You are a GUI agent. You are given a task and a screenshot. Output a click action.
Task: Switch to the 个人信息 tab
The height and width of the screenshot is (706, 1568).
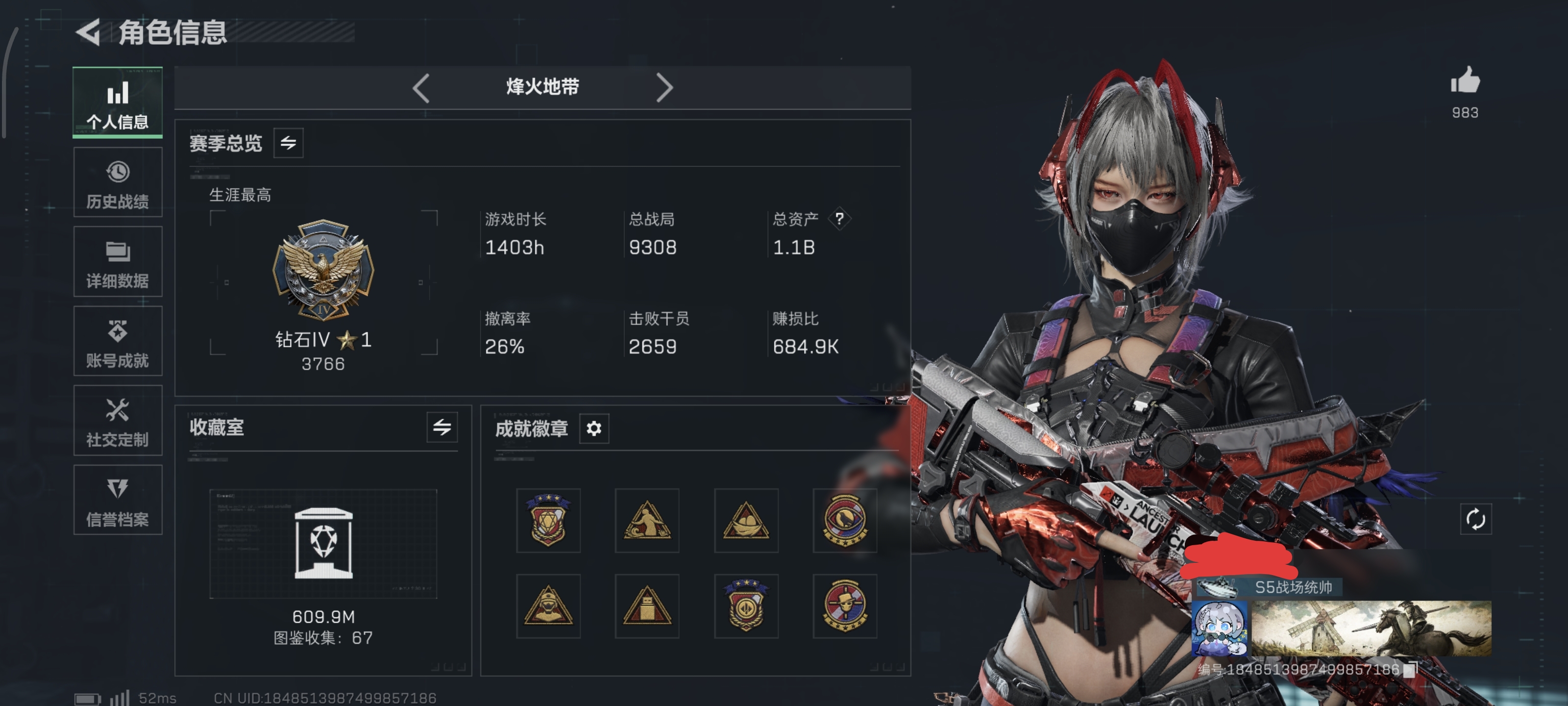(x=118, y=102)
